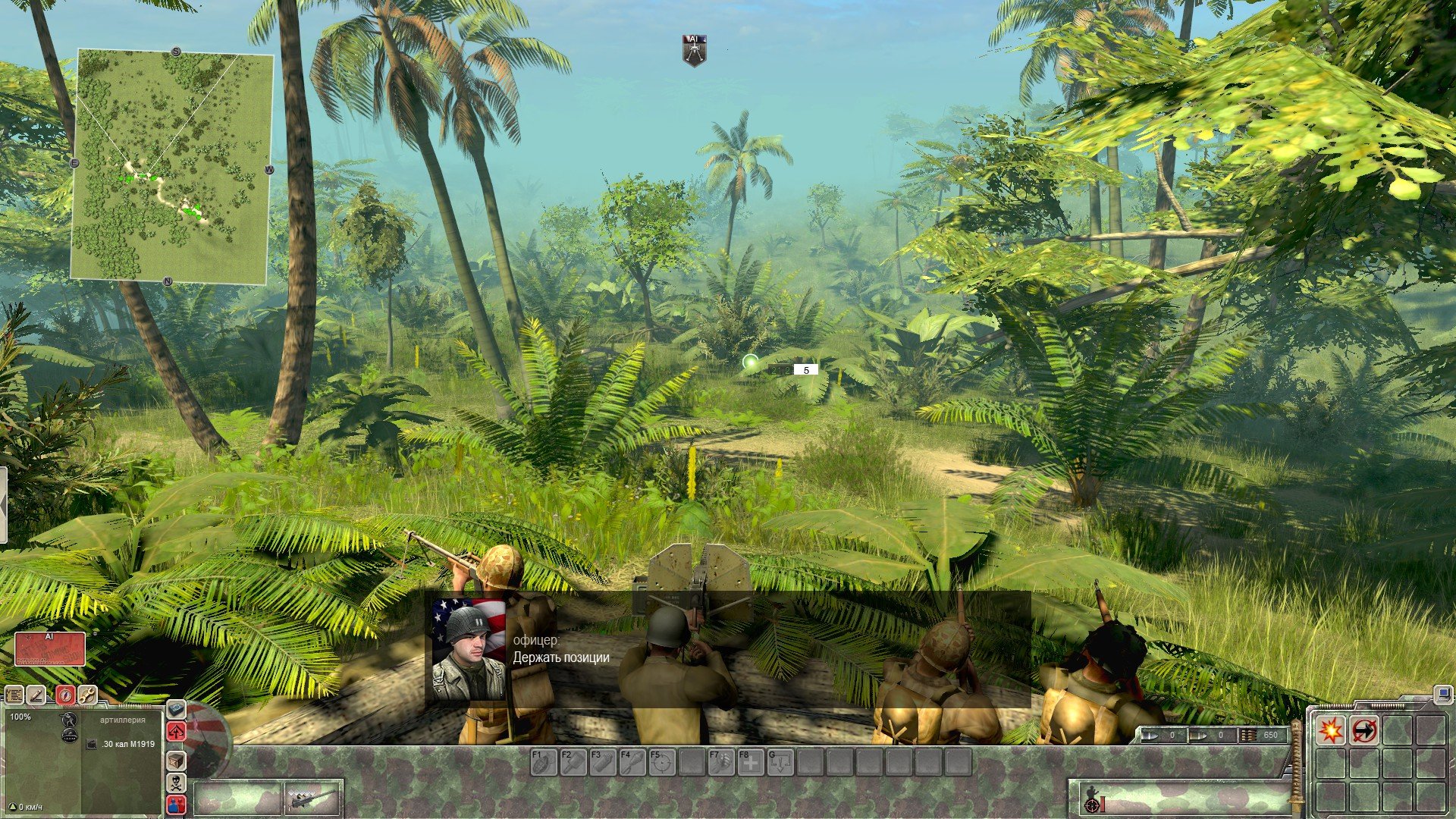Toggle the blue and red soldiers button
1456x819 pixels.
[x=176, y=804]
